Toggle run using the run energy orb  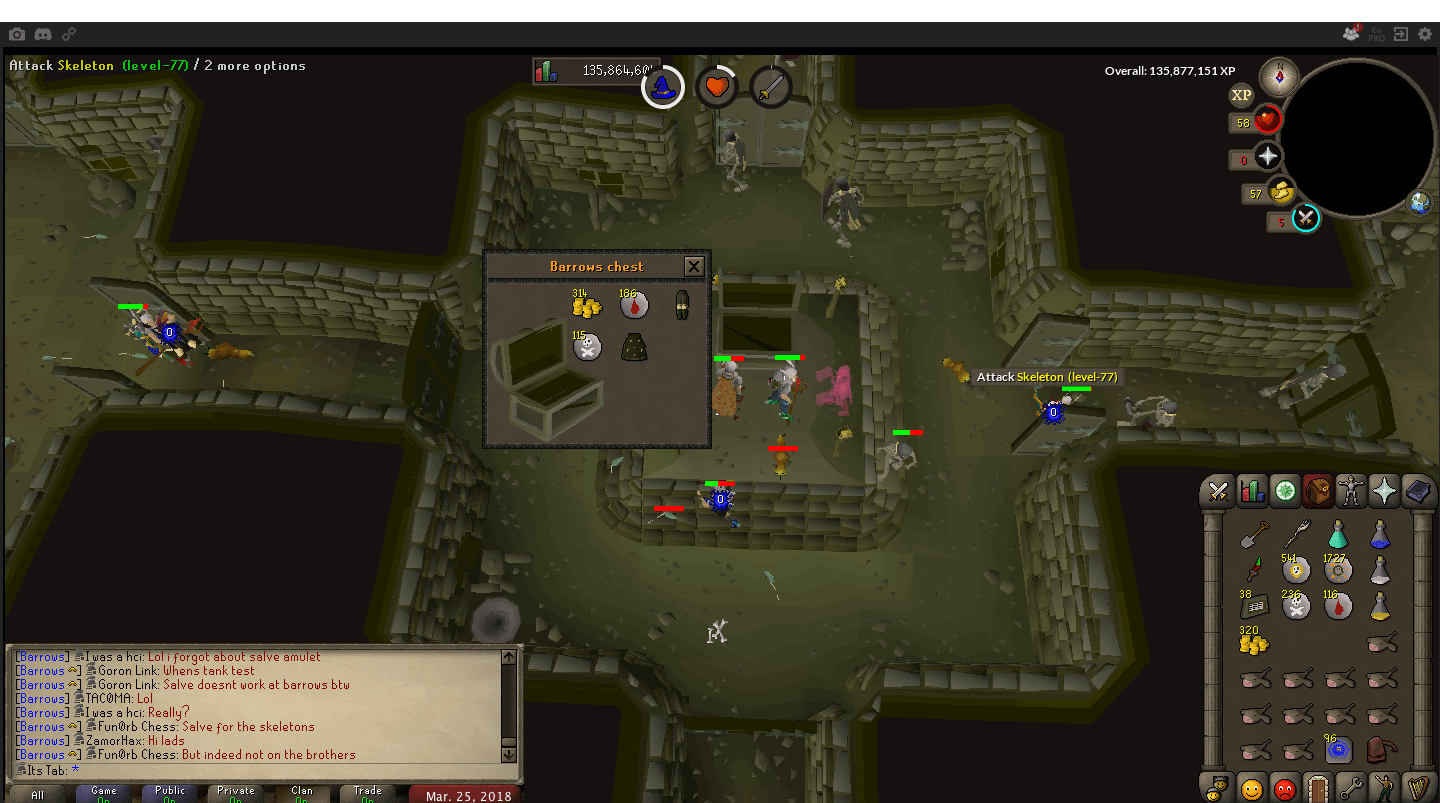(1282, 192)
